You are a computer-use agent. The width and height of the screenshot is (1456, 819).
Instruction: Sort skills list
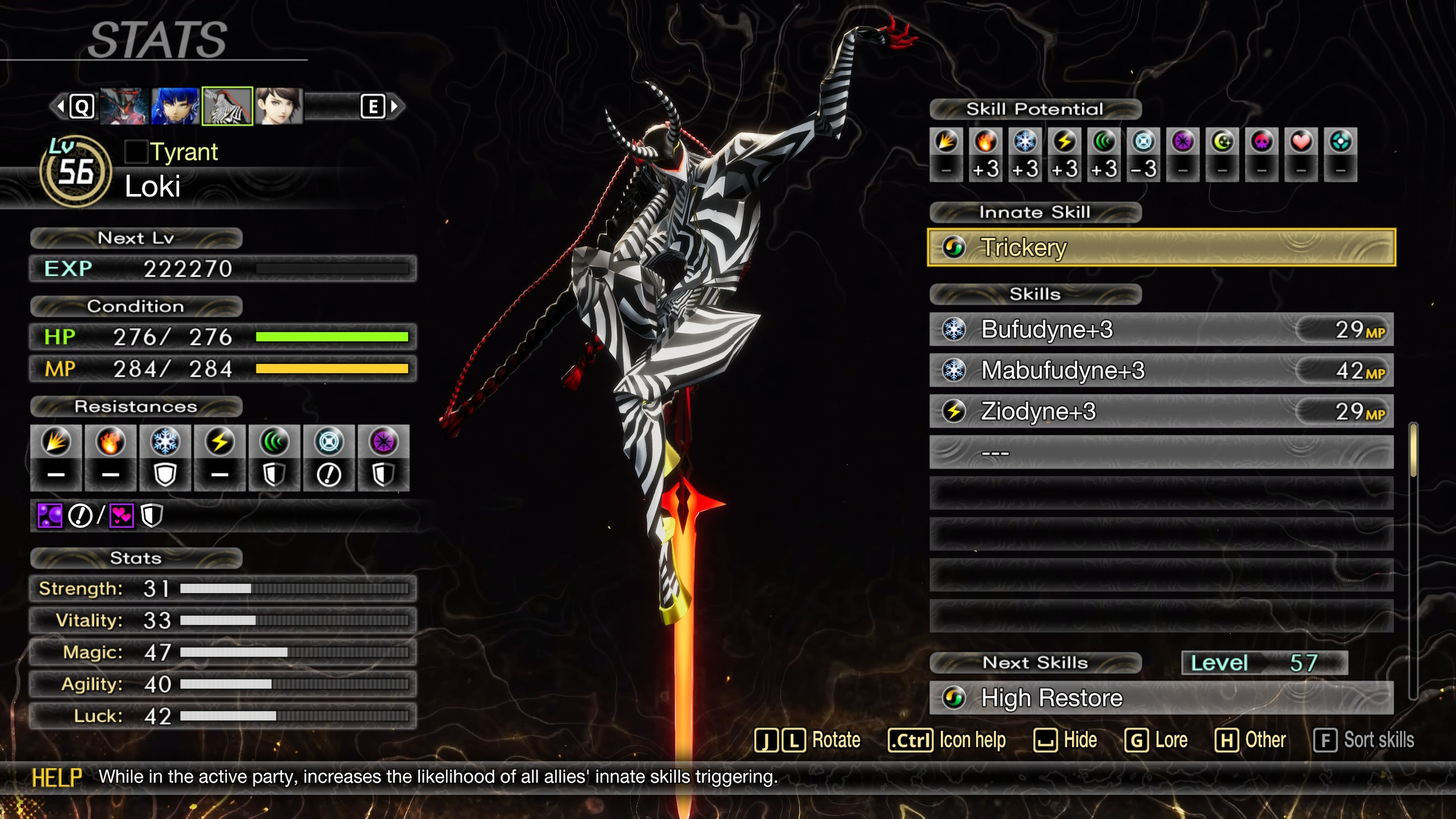1364,741
